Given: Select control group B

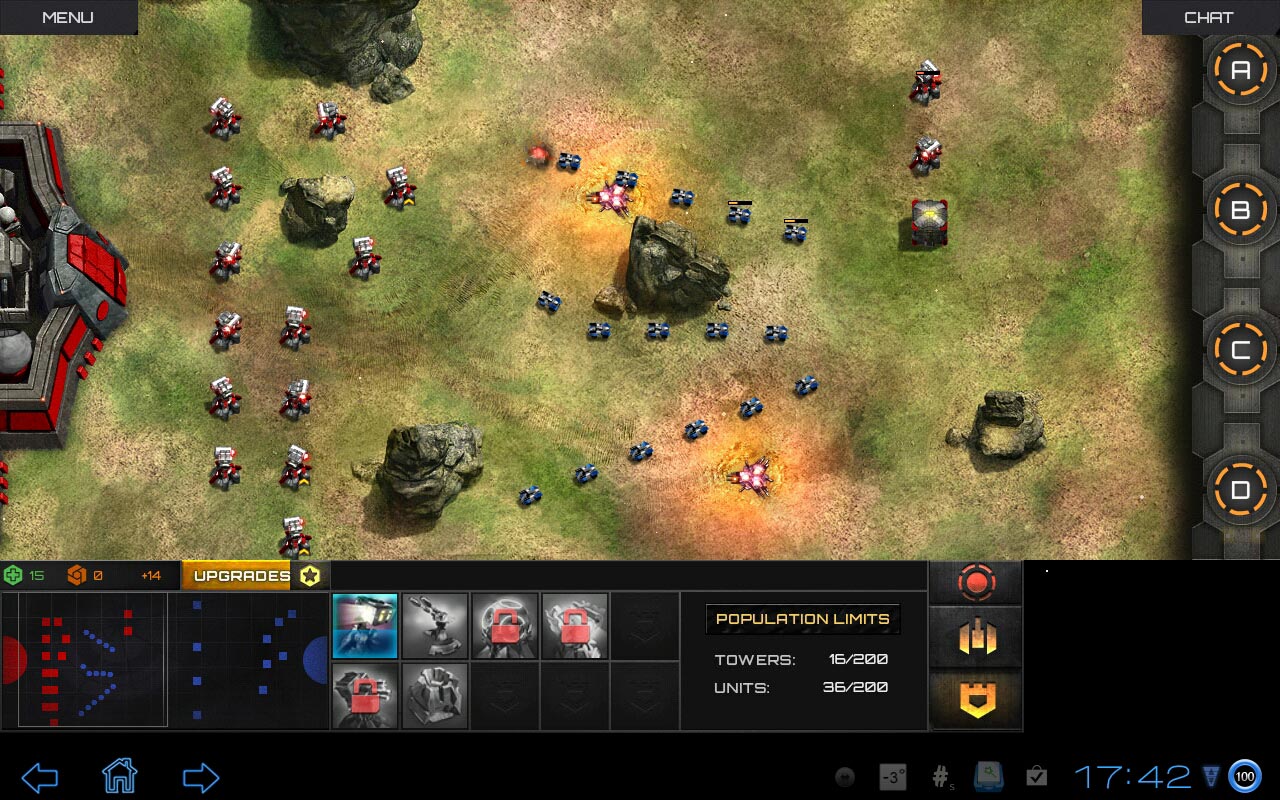Looking at the screenshot, I should (x=1240, y=210).
